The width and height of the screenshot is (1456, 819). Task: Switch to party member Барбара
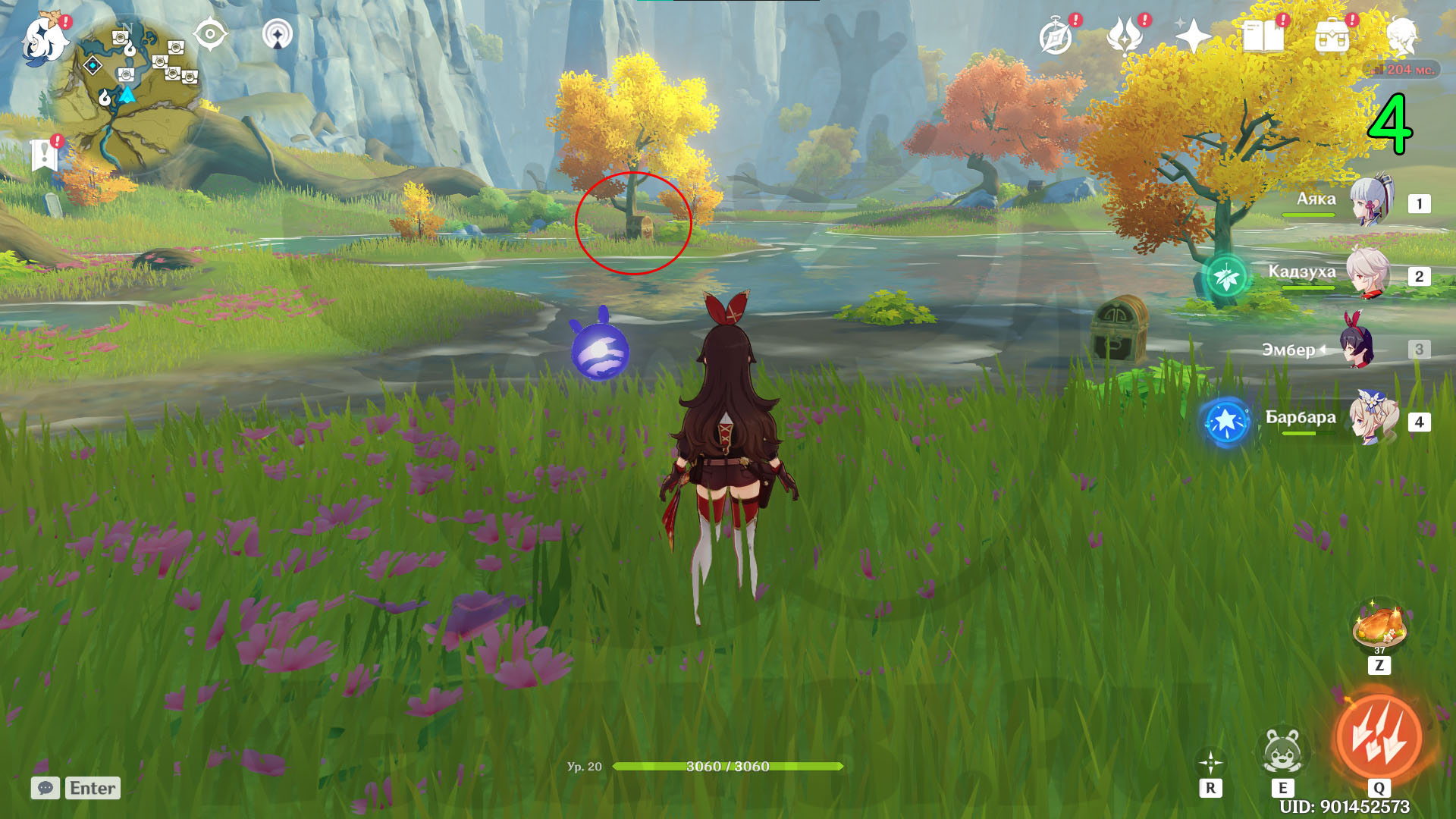[x=1371, y=420]
